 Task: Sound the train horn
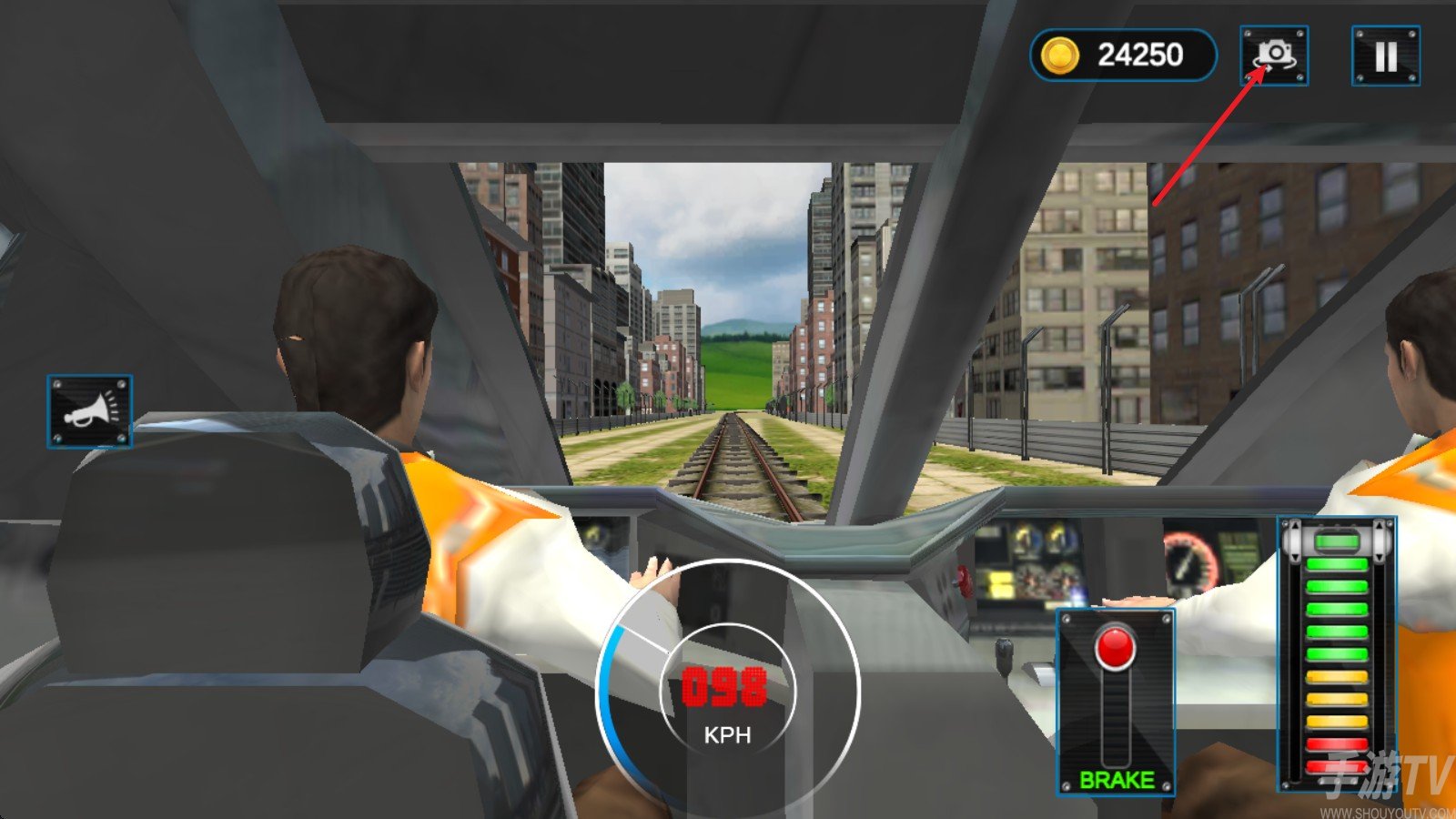click(x=89, y=411)
